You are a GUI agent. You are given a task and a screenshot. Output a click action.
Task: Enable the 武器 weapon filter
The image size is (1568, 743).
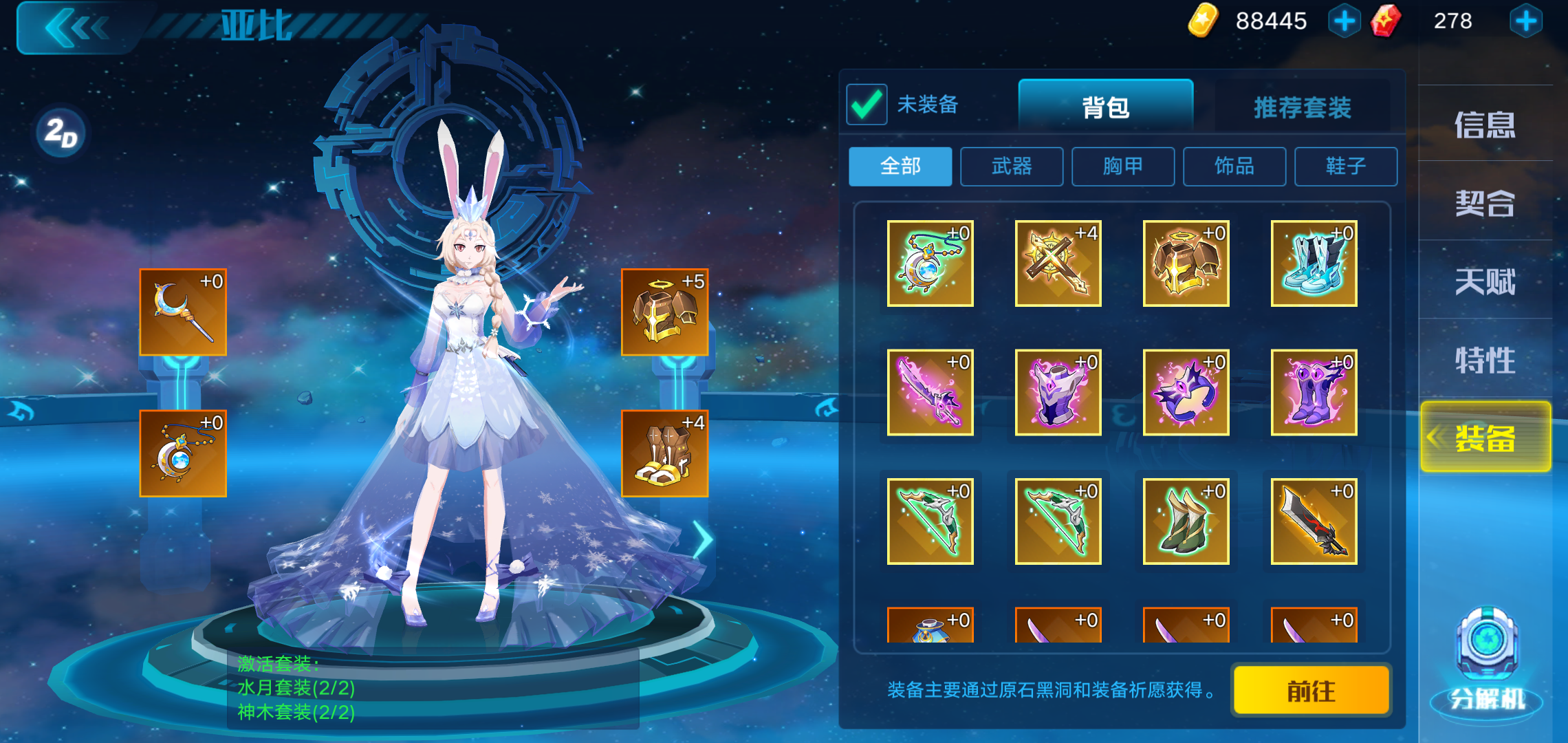coord(1011,166)
